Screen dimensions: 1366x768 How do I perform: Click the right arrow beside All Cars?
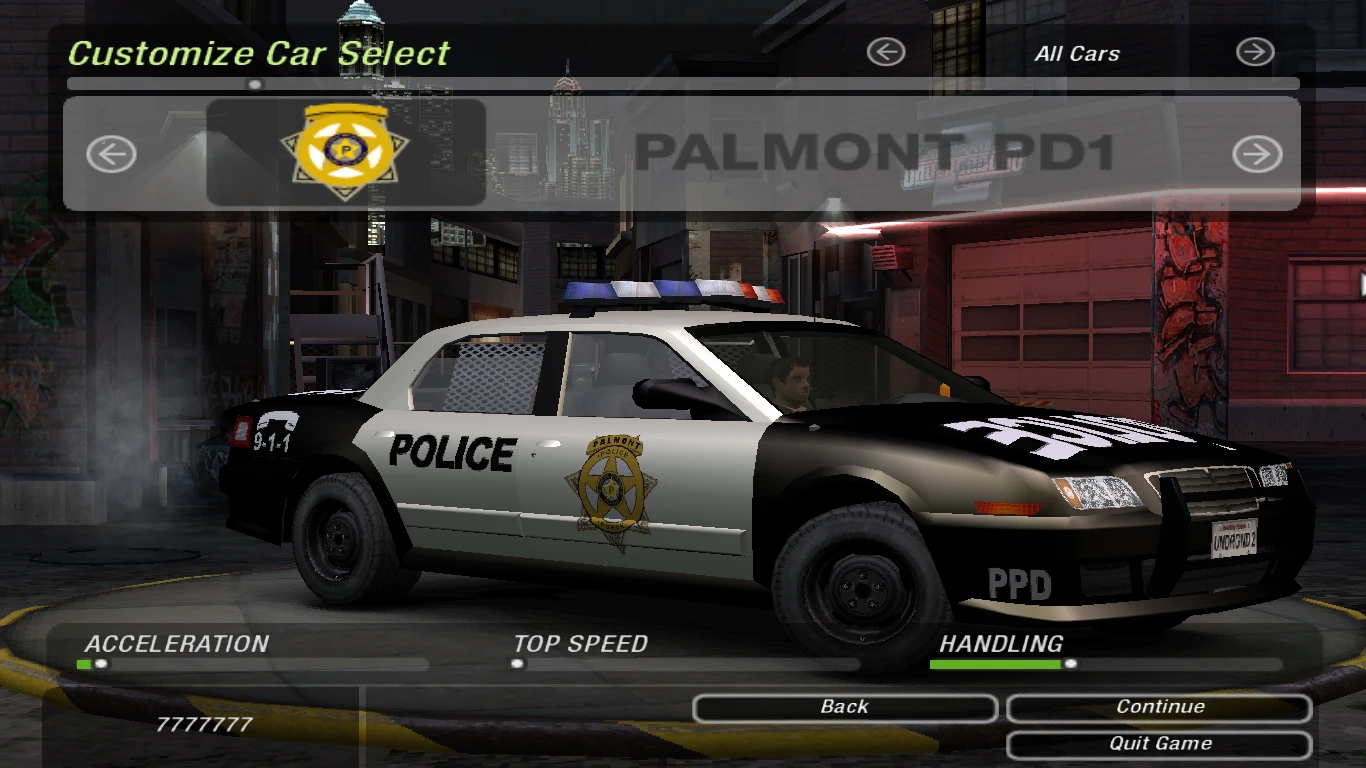pos(1256,53)
